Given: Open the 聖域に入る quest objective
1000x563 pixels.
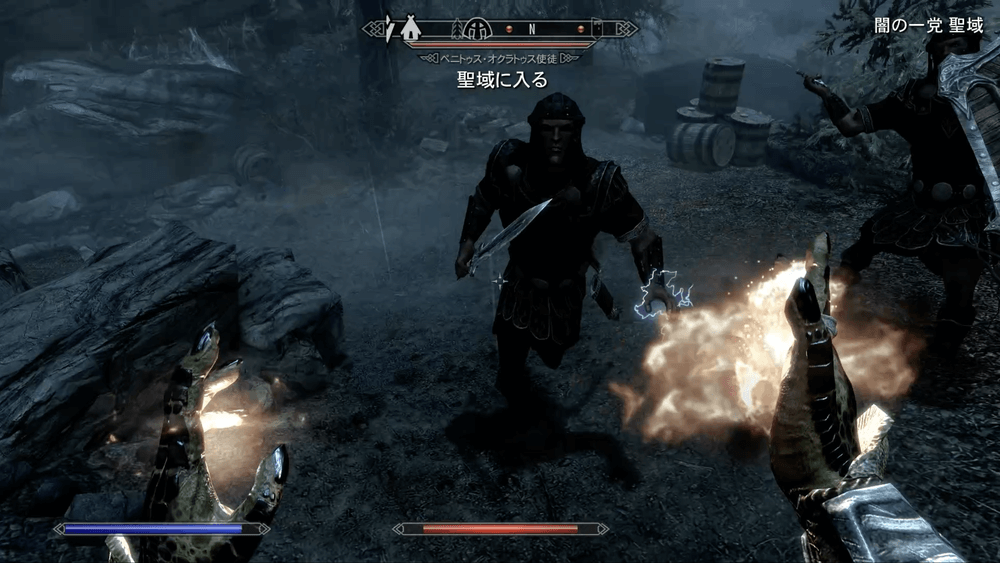Looking at the screenshot, I should pyautogui.click(x=502, y=79).
